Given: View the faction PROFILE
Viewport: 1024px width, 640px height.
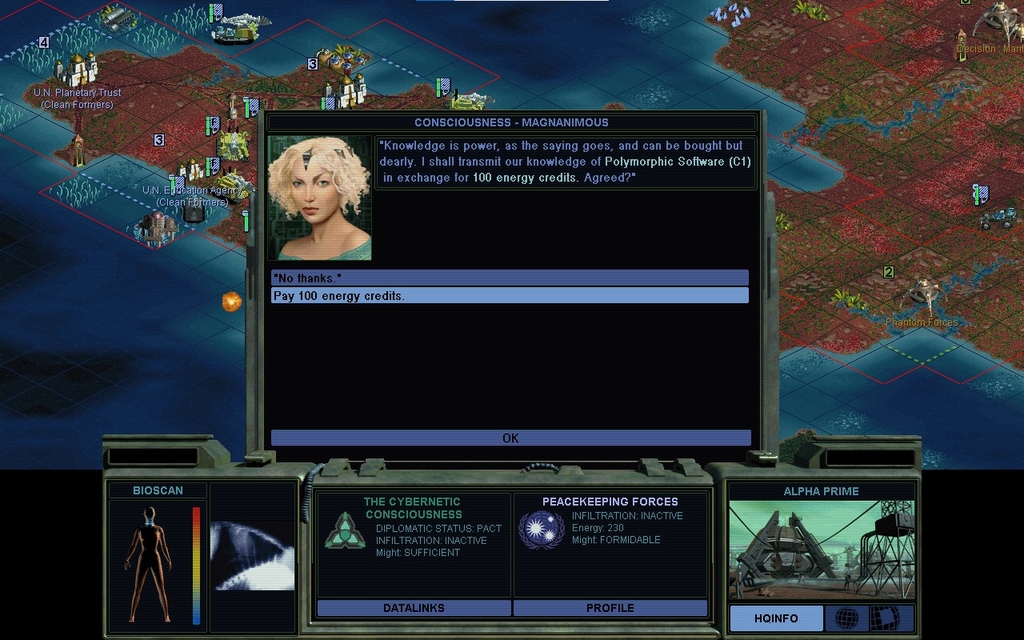Looking at the screenshot, I should coord(610,608).
